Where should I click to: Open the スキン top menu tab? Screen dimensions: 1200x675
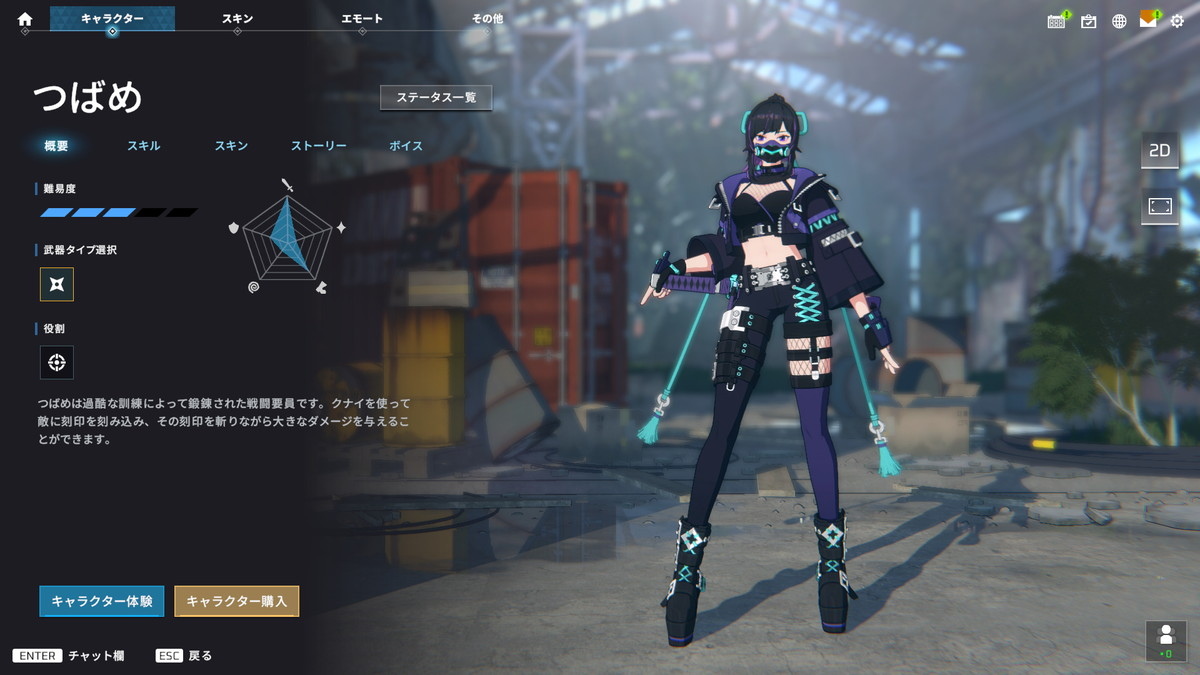(x=237, y=19)
